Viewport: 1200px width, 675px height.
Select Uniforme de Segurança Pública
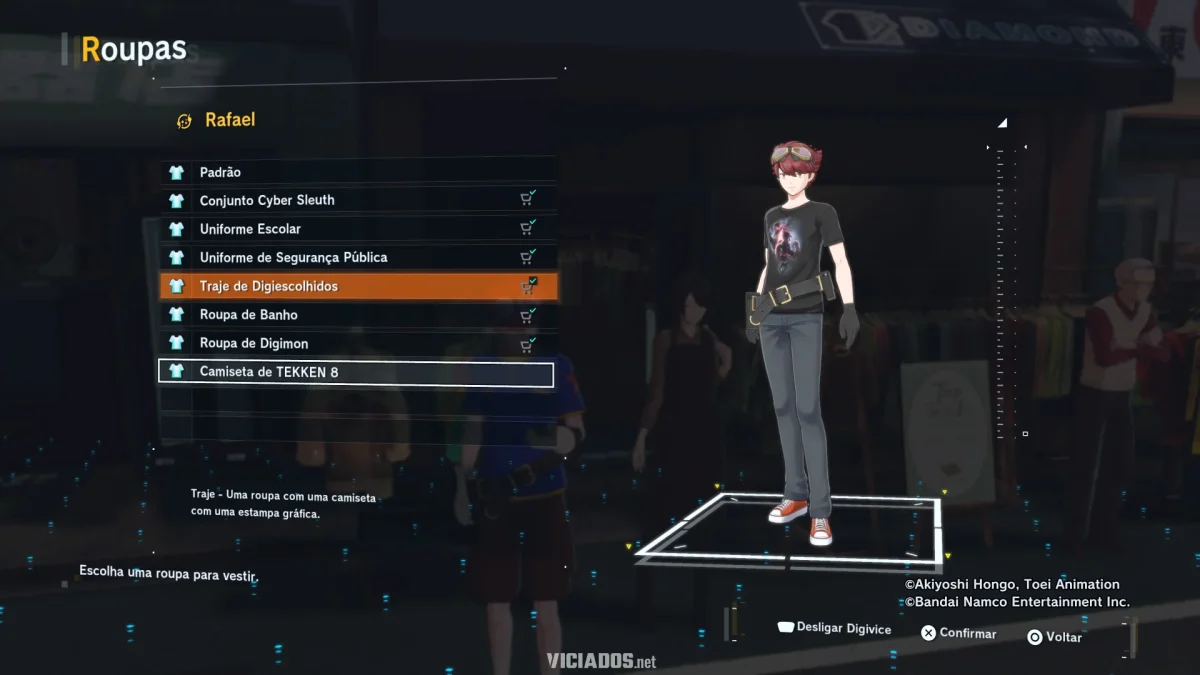(x=357, y=257)
